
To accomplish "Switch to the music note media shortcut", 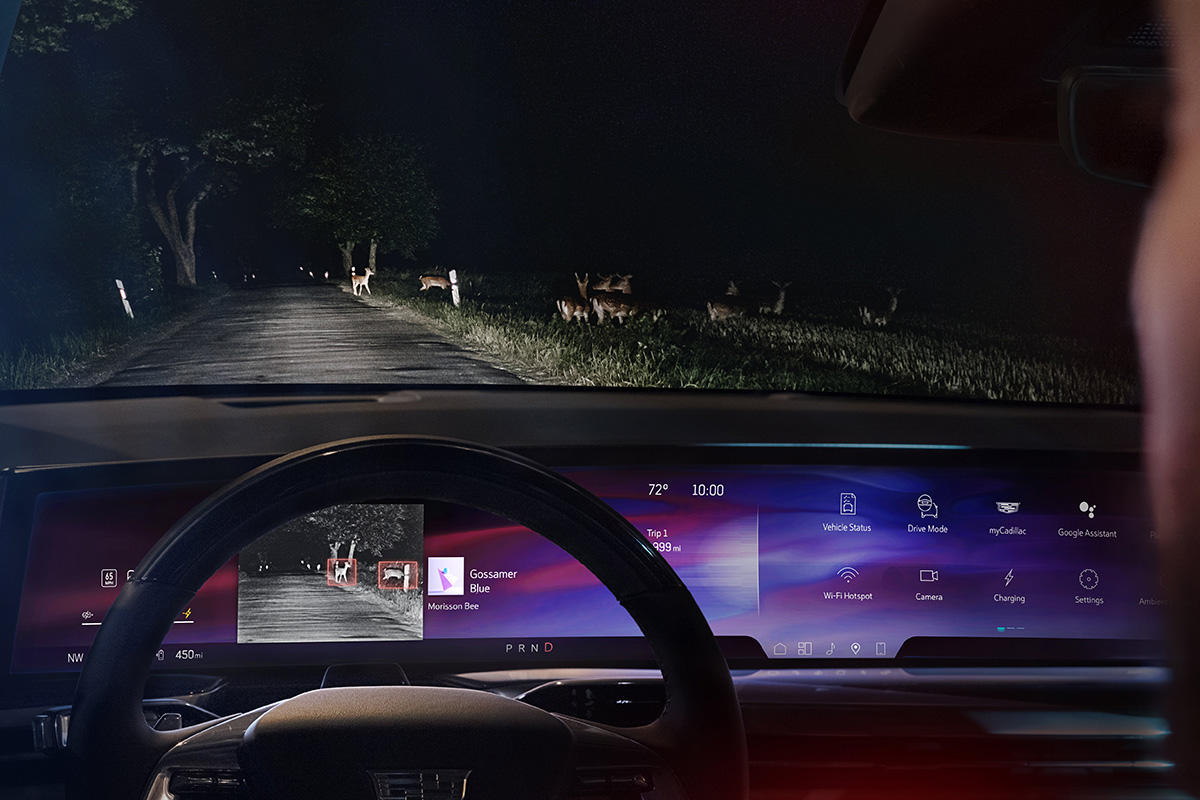I will [830, 649].
